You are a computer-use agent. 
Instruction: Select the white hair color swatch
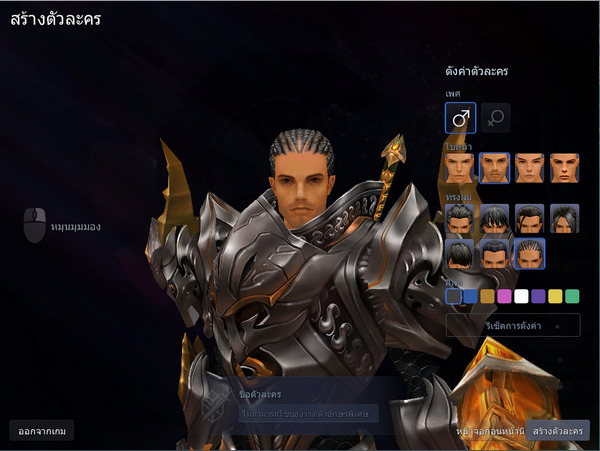pyautogui.click(x=521, y=296)
